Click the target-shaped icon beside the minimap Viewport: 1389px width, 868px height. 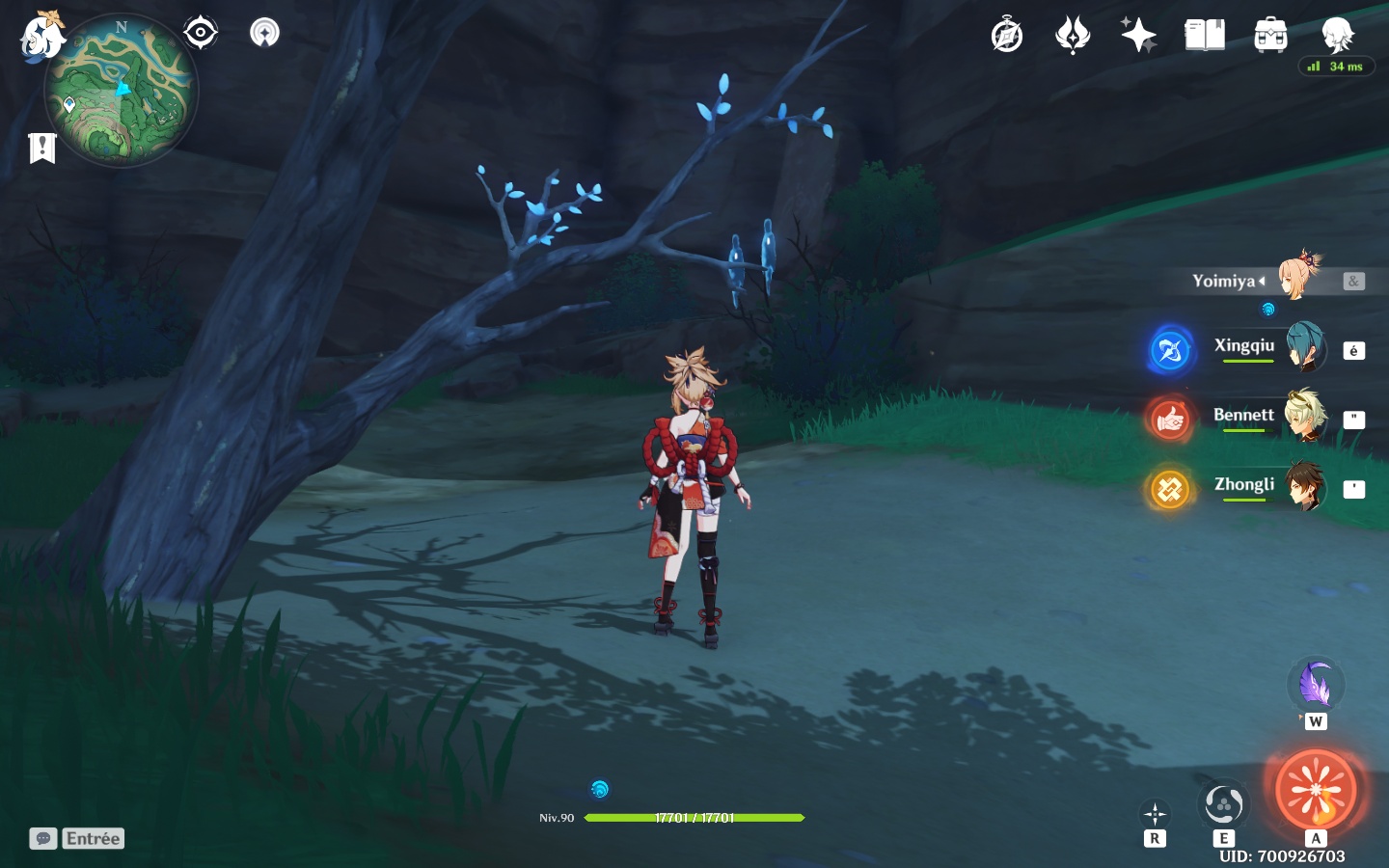click(x=200, y=33)
